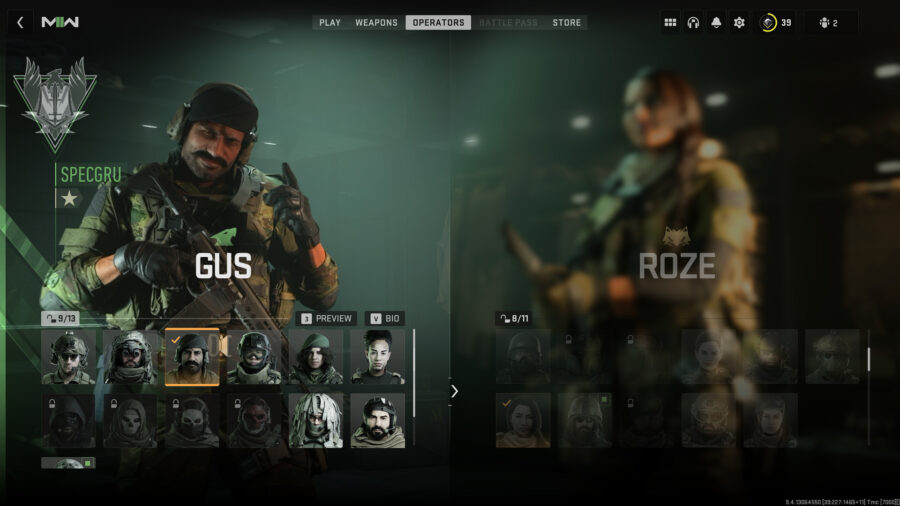
Task: Select the Operators tab
Action: coord(438,22)
